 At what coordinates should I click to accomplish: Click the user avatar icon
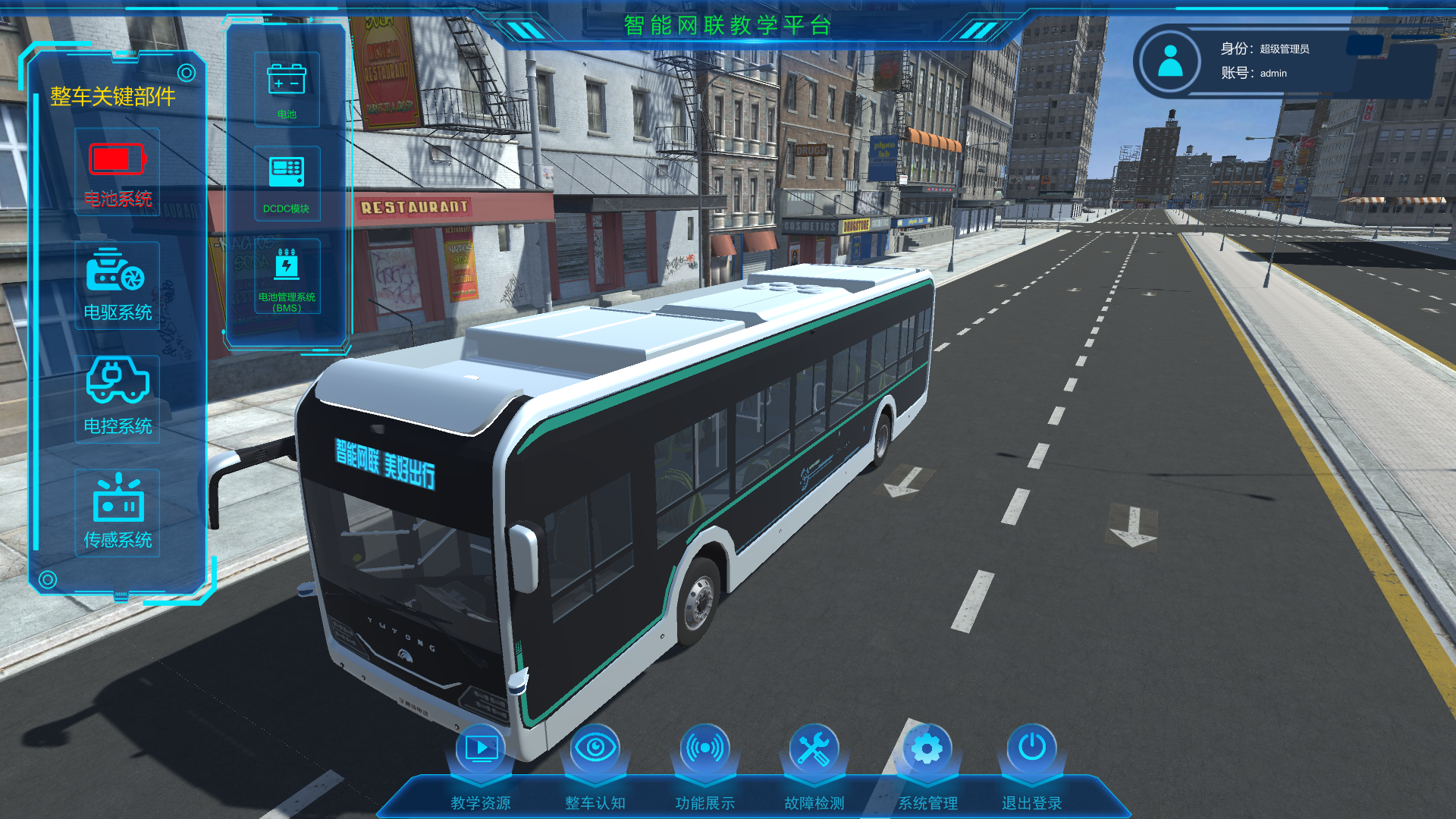[1170, 61]
